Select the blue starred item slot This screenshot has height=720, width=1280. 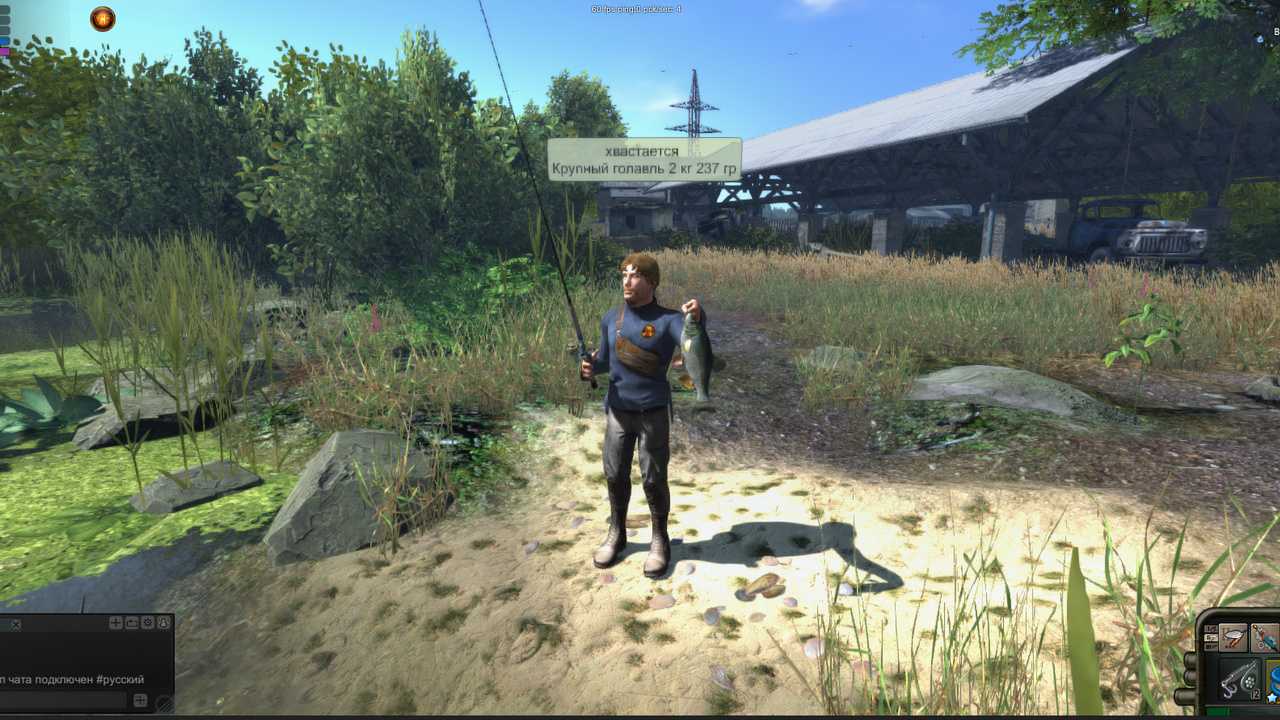coord(1273,680)
